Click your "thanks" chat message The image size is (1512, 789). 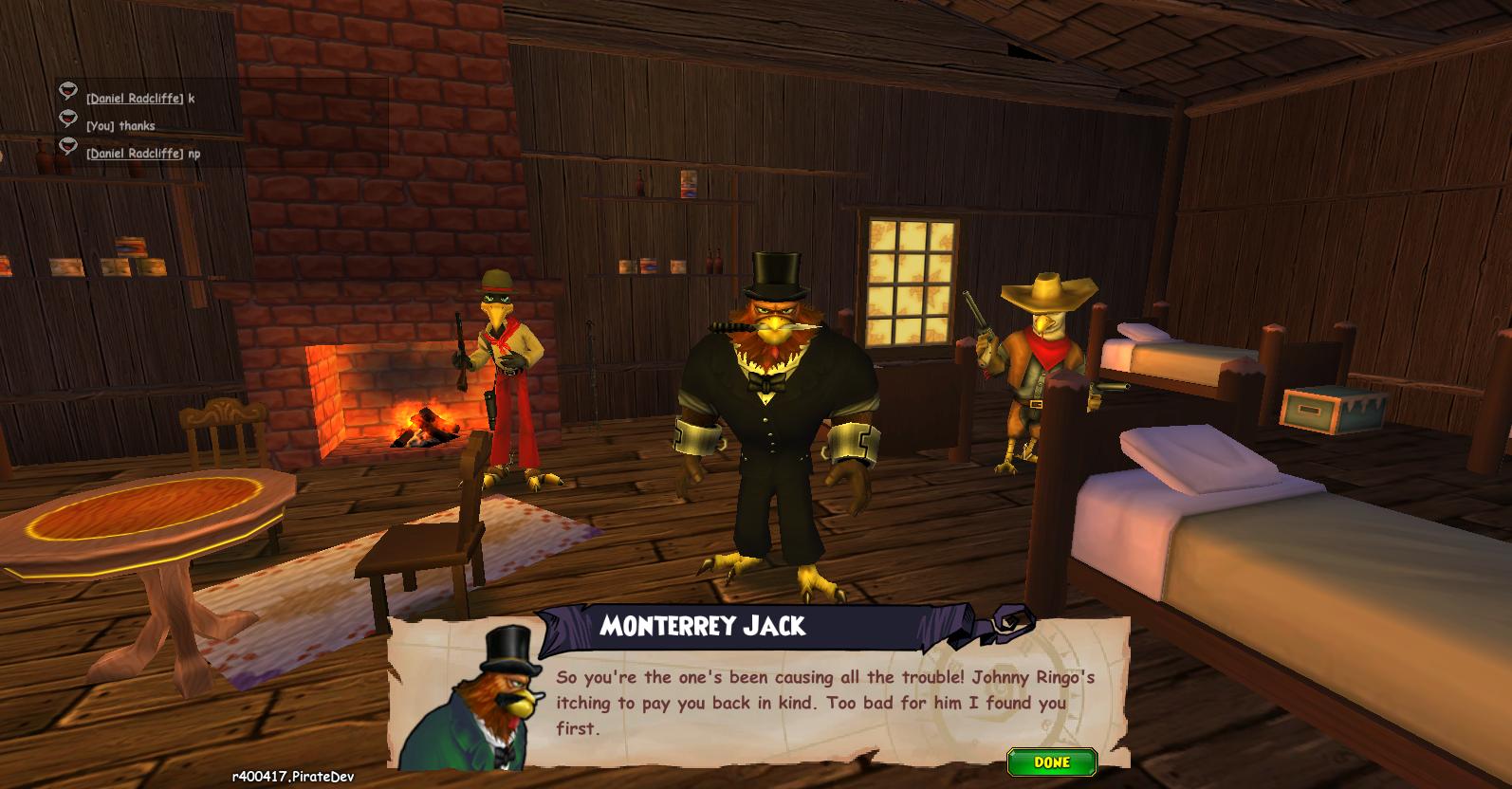point(137,126)
